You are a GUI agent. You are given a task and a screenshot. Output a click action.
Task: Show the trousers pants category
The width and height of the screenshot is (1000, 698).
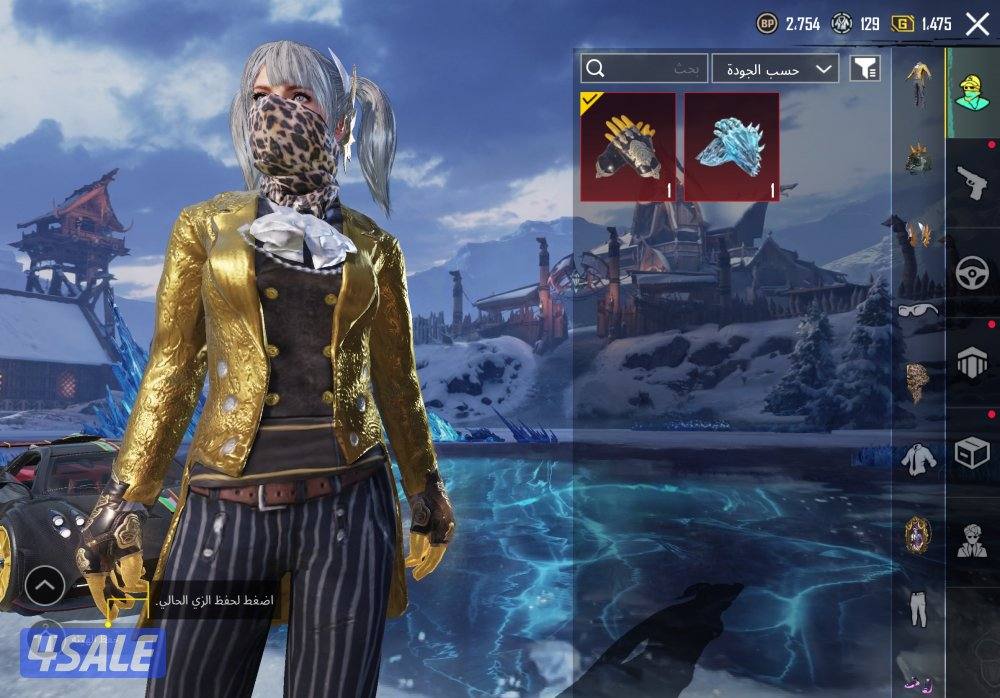pos(918,607)
